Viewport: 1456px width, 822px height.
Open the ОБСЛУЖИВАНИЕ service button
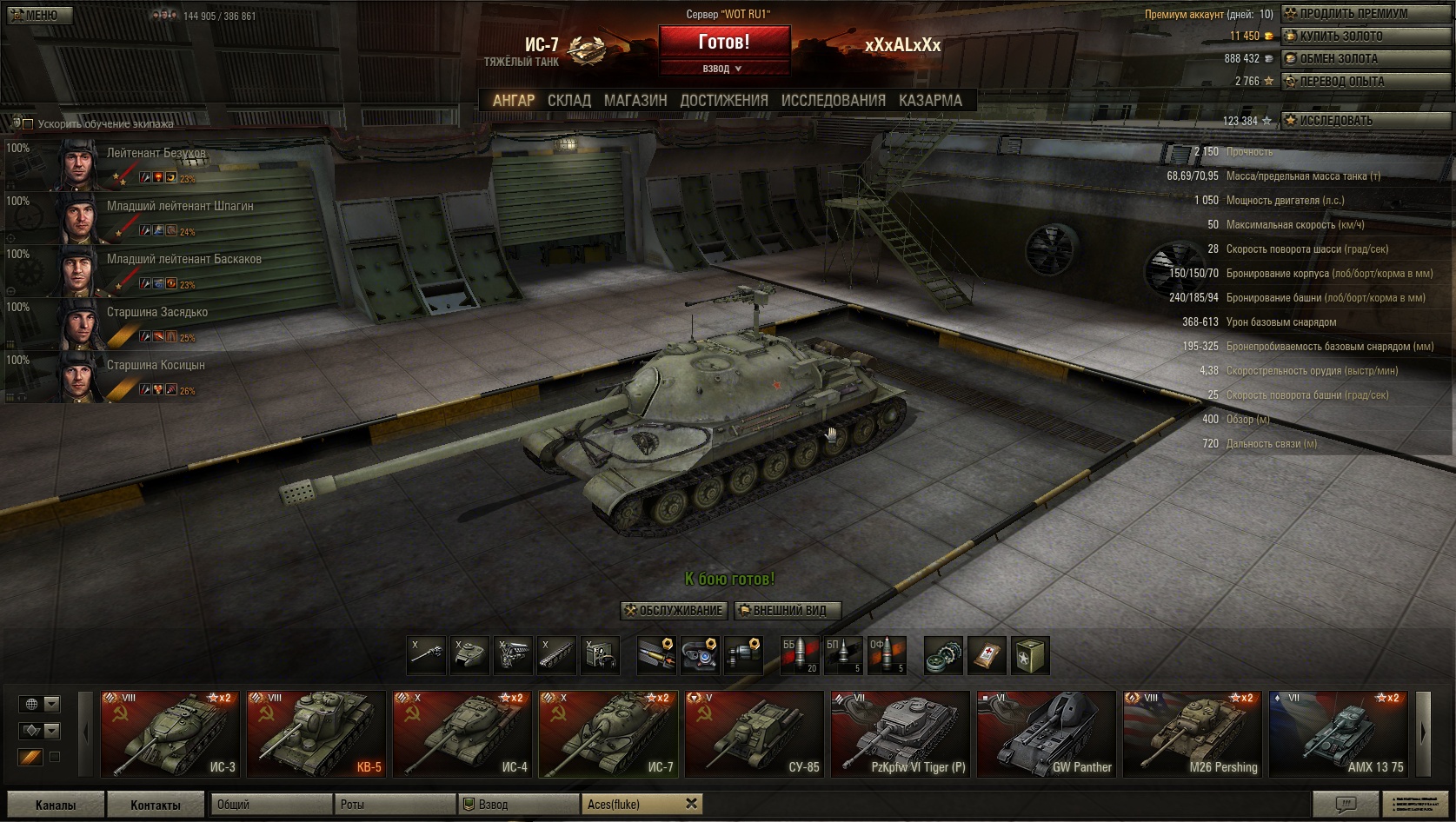click(675, 611)
